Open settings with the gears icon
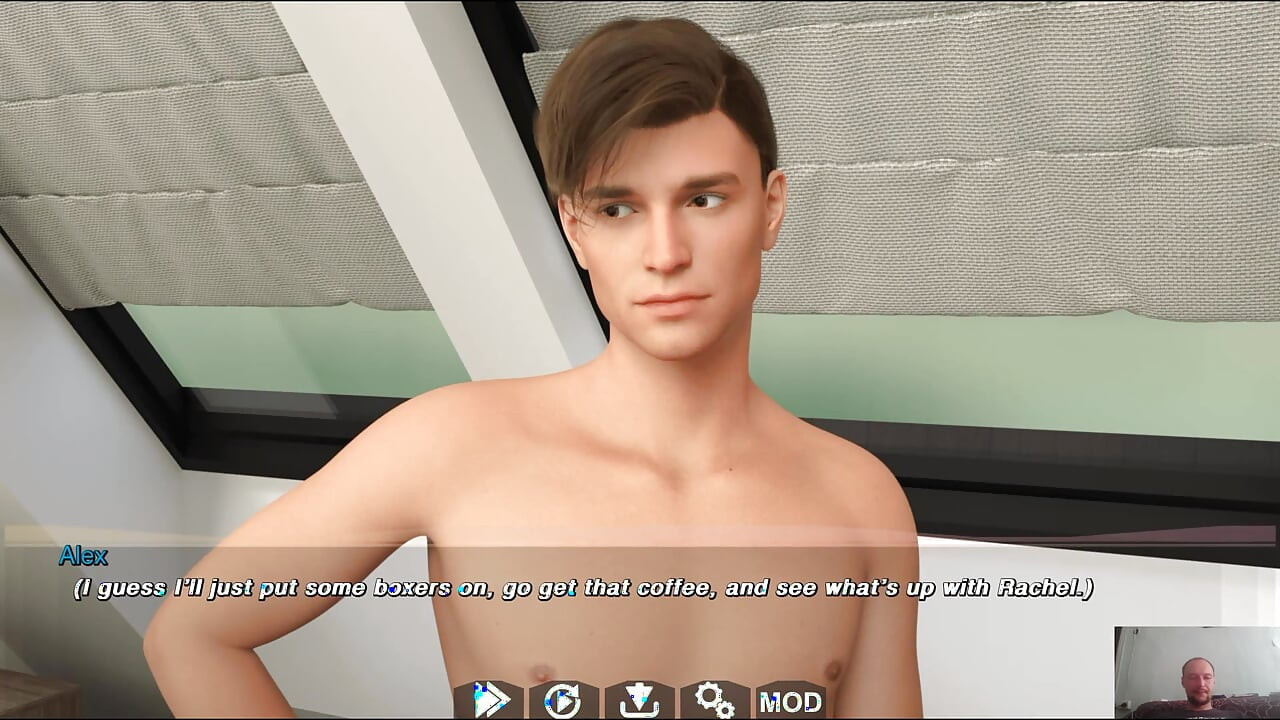This screenshot has height=720, width=1280. (714, 700)
